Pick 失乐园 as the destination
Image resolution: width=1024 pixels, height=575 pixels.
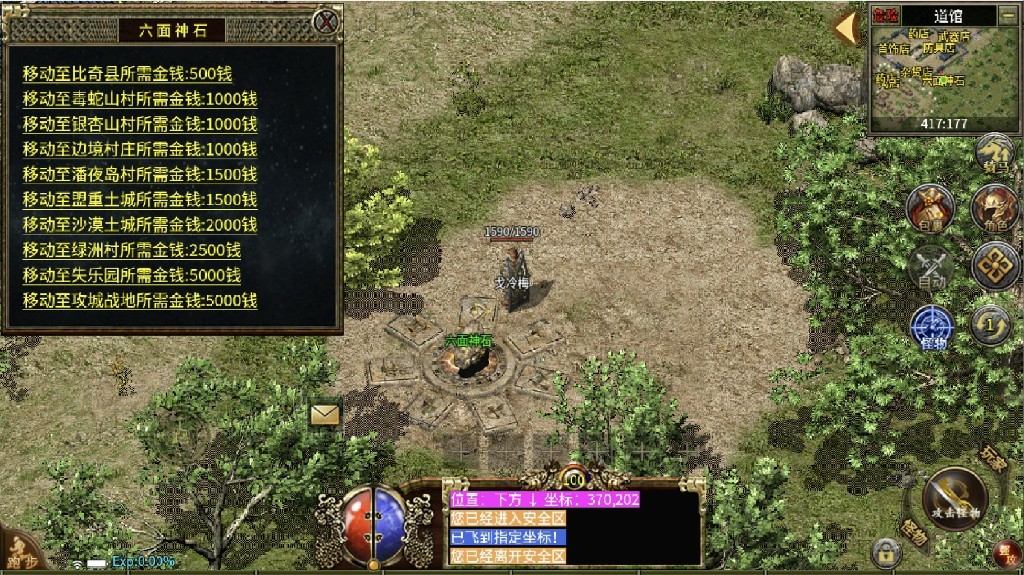pos(132,275)
